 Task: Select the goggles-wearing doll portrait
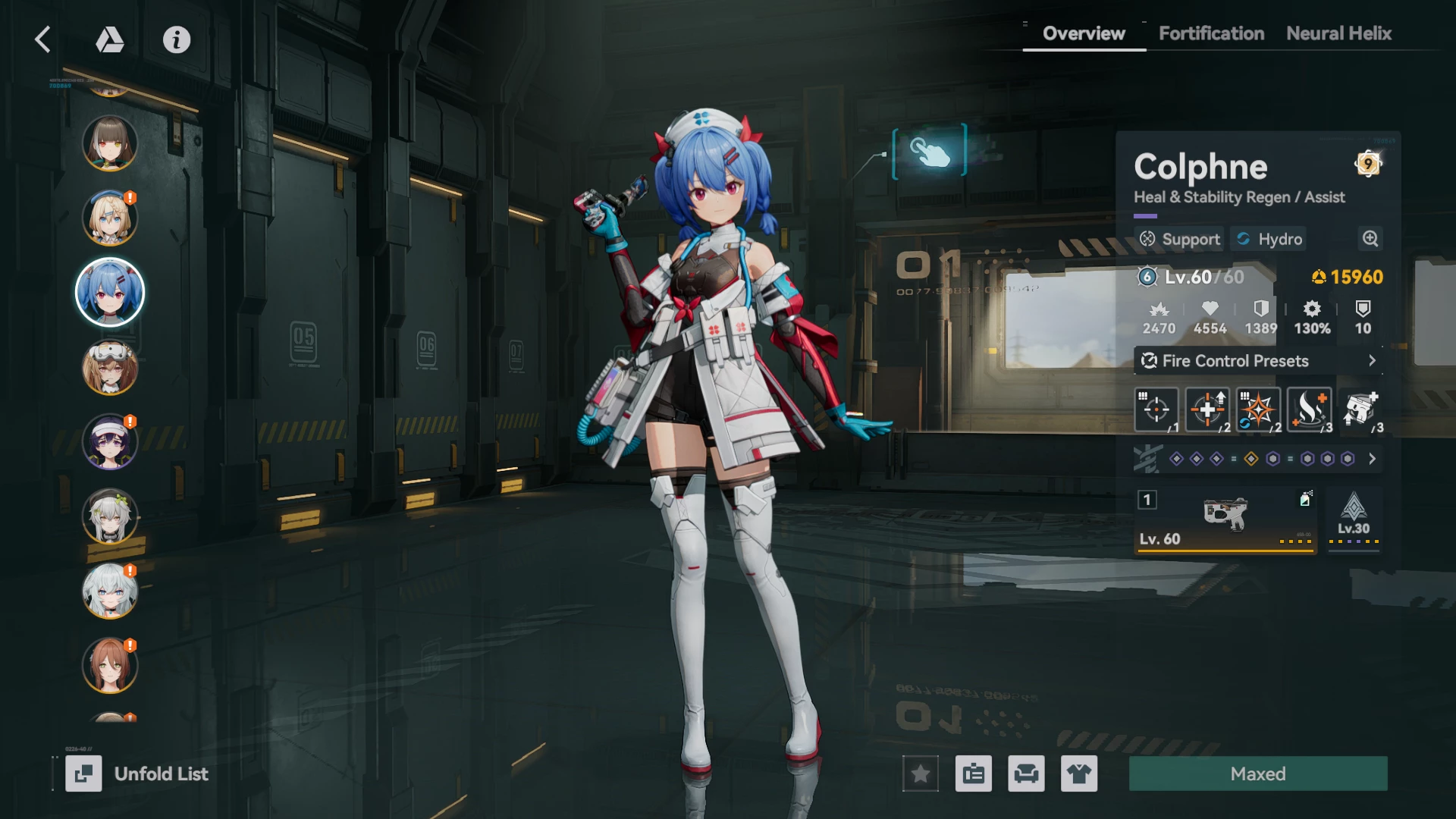pos(110,368)
